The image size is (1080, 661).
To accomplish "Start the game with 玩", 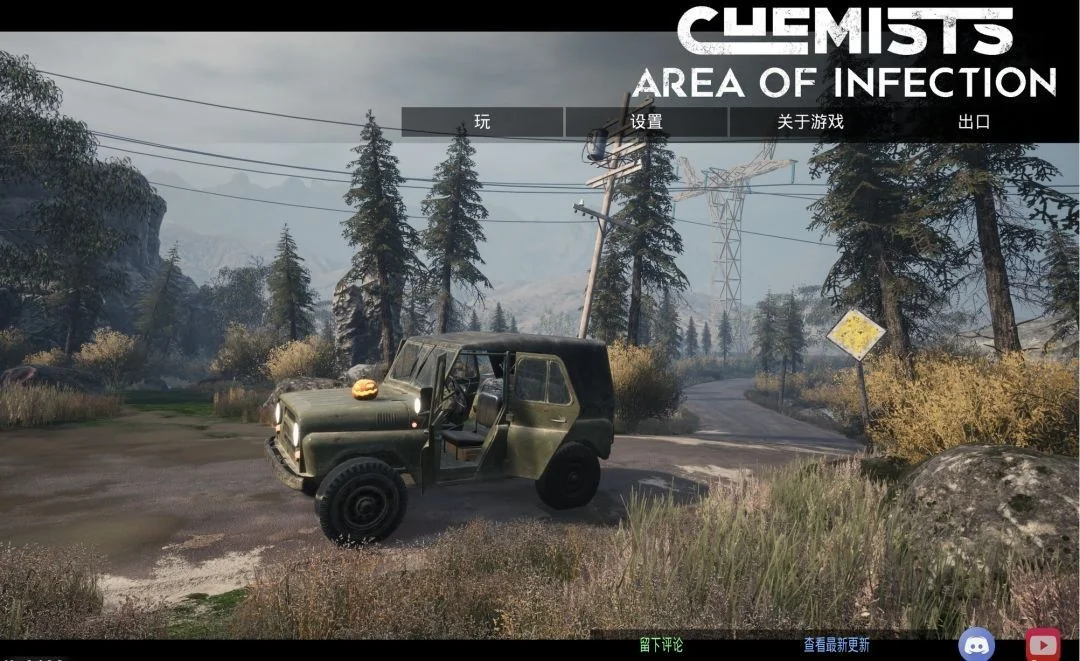I will pyautogui.click(x=482, y=122).
